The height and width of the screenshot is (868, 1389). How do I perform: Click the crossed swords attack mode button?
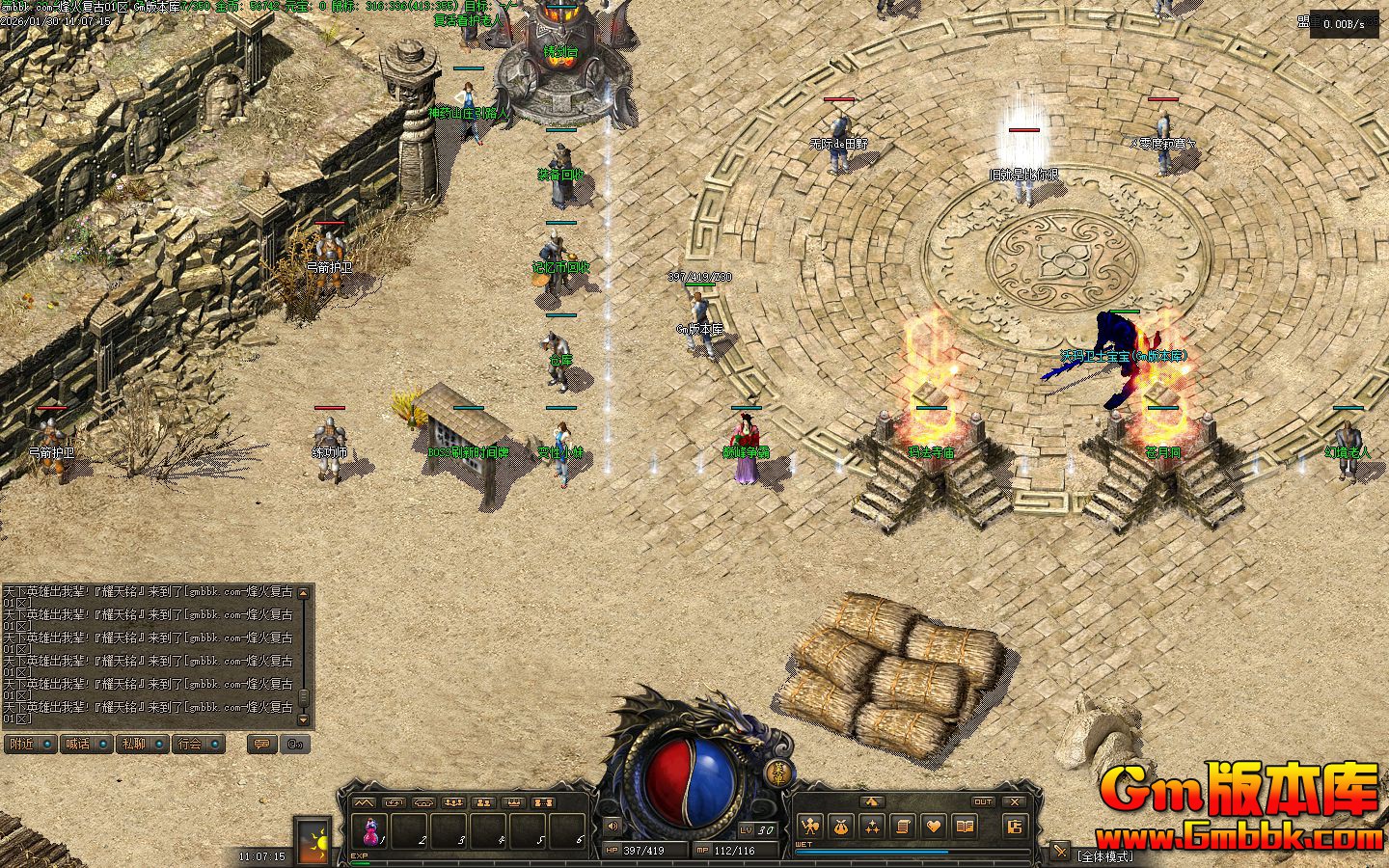(1060, 852)
